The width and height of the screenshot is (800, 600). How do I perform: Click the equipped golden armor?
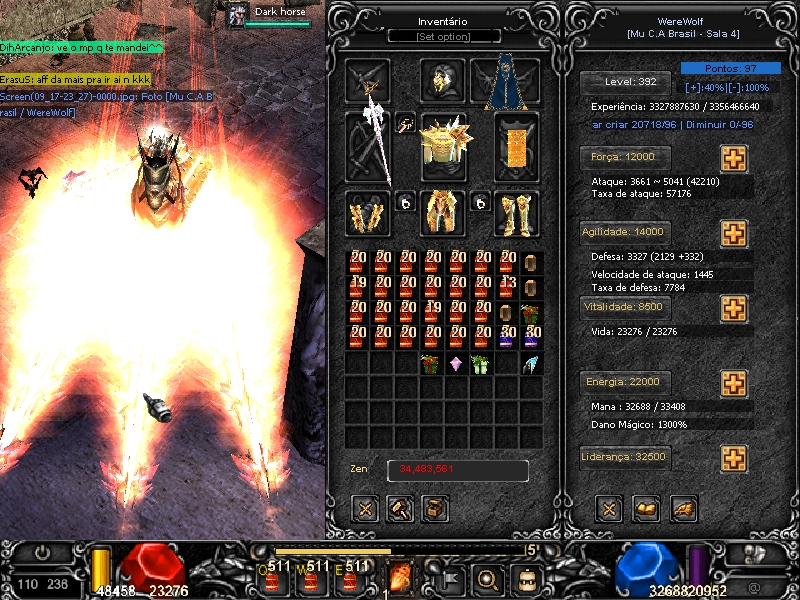(x=443, y=146)
